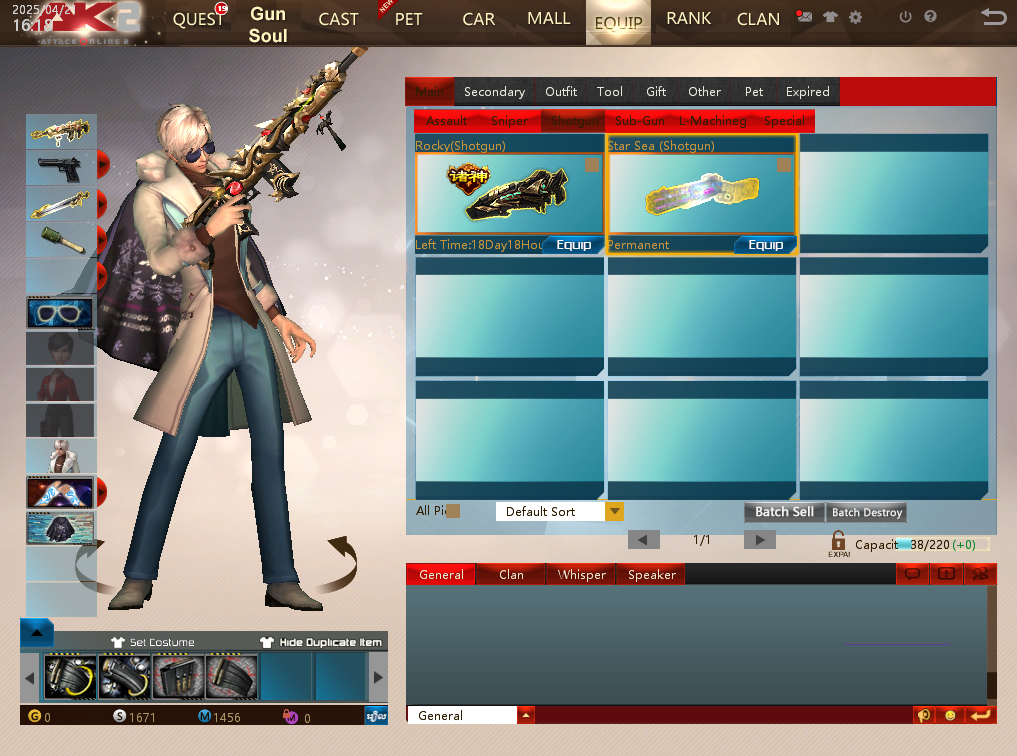Click the back arrow to return

coord(993,17)
